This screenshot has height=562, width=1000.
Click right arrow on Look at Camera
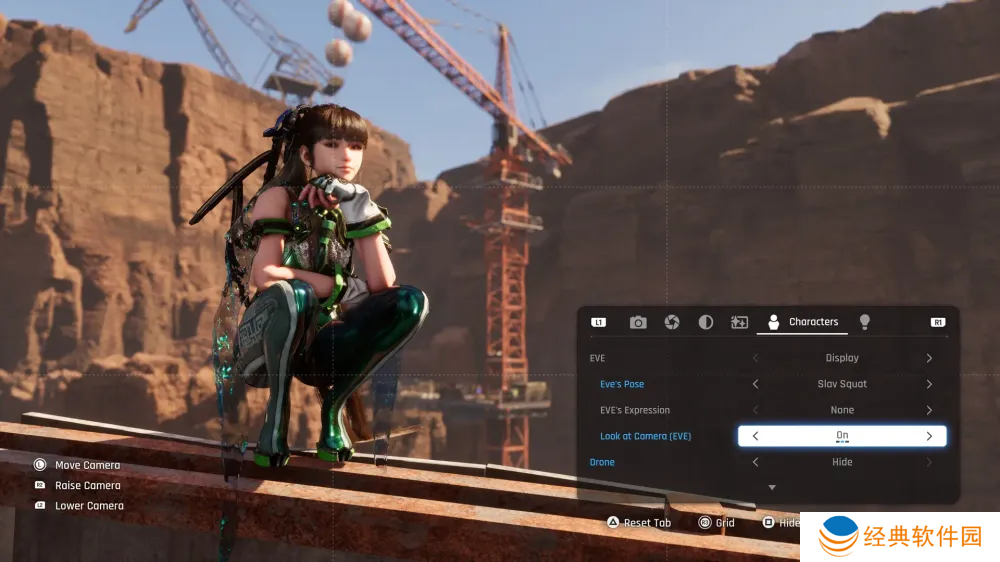pos(929,436)
